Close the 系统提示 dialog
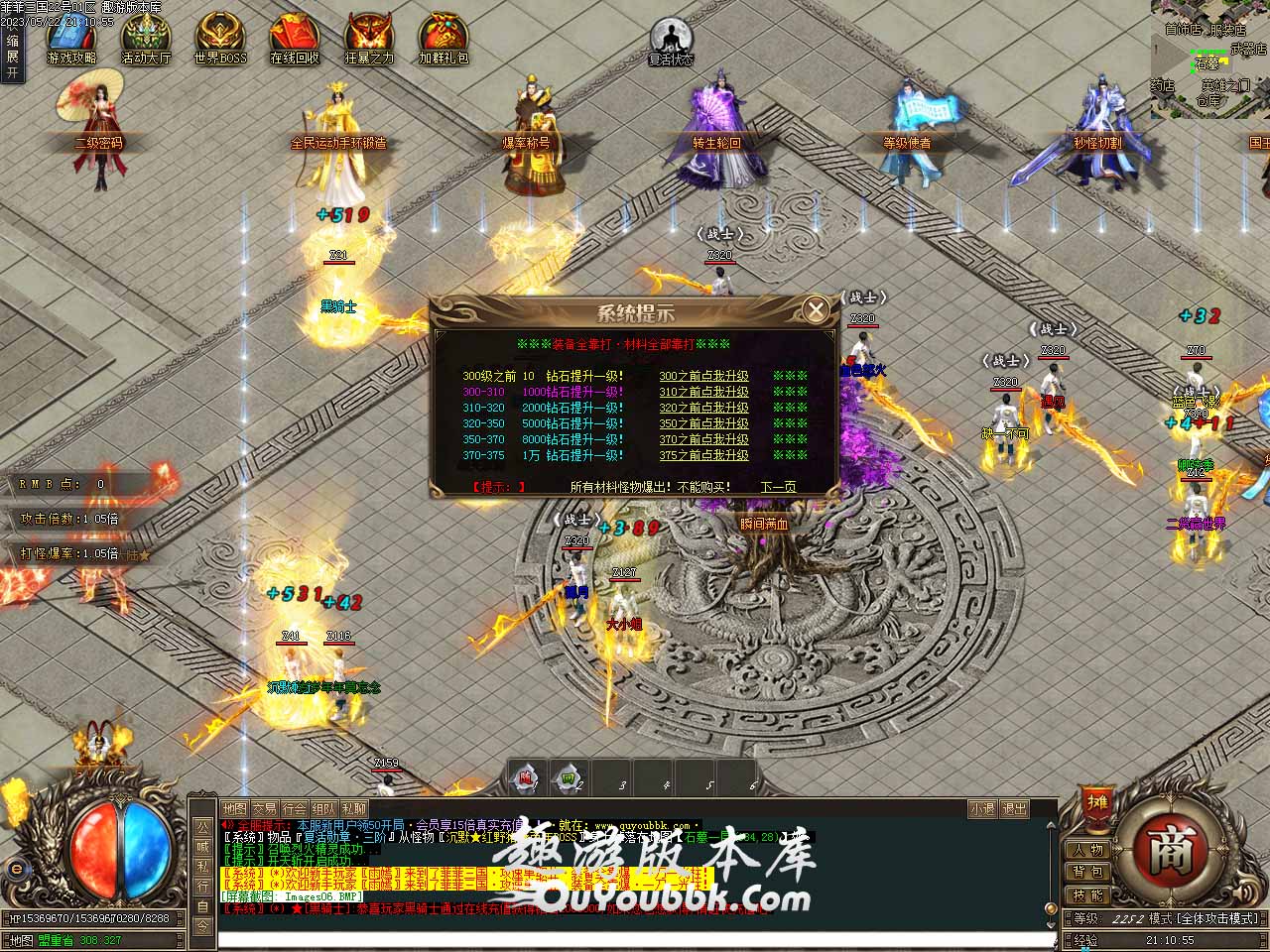 click(816, 310)
